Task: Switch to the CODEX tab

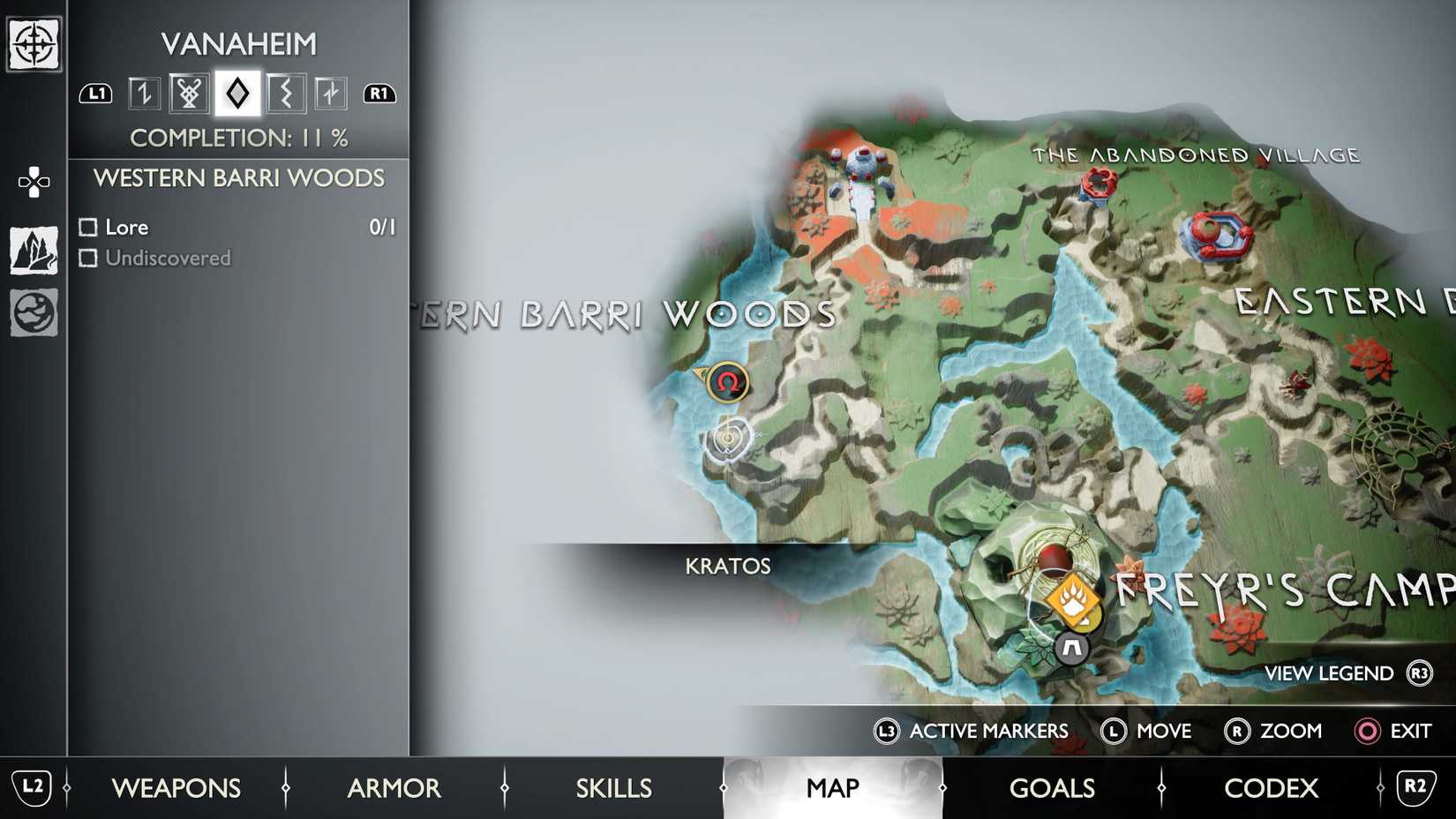Action: point(1271,788)
